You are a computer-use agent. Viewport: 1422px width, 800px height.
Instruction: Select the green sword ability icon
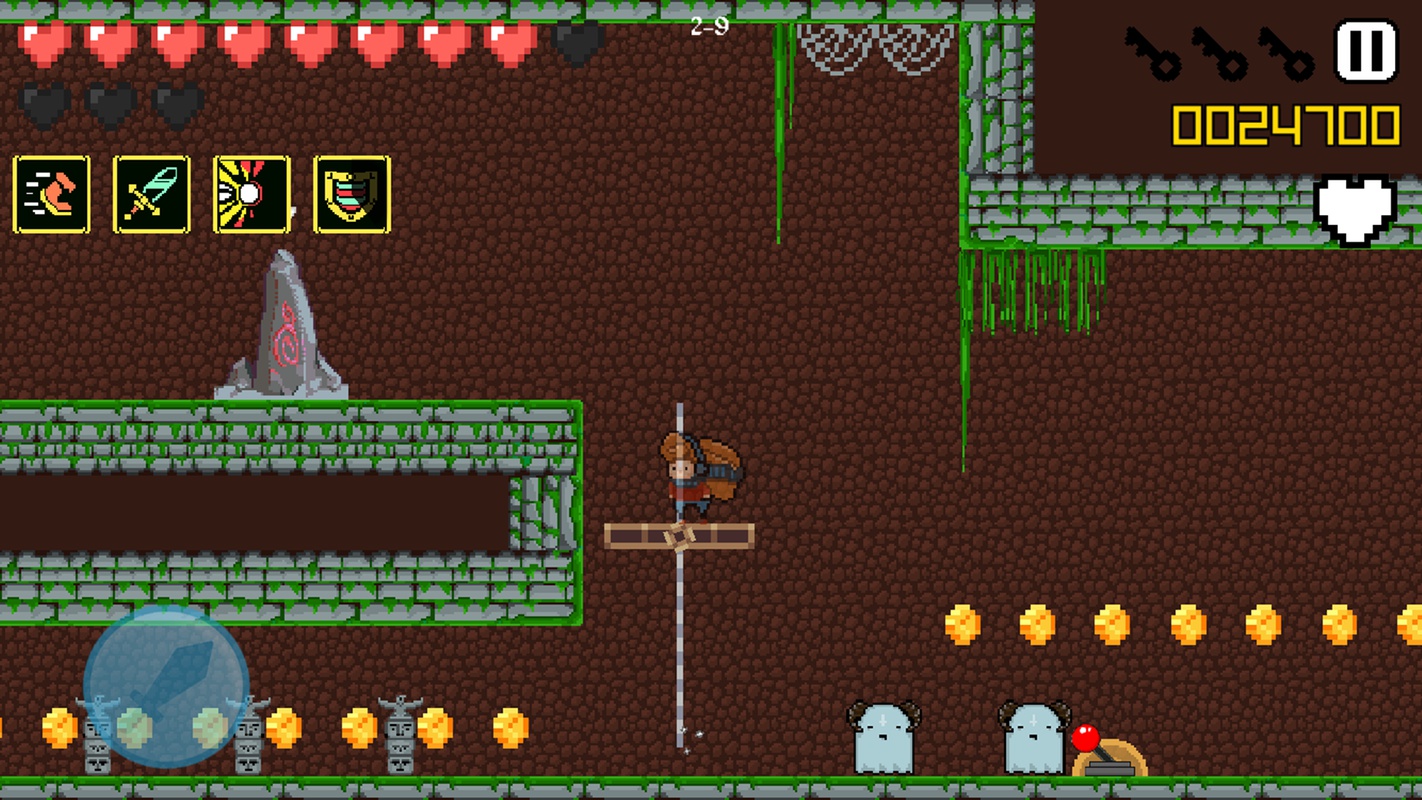(x=152, y=194)
